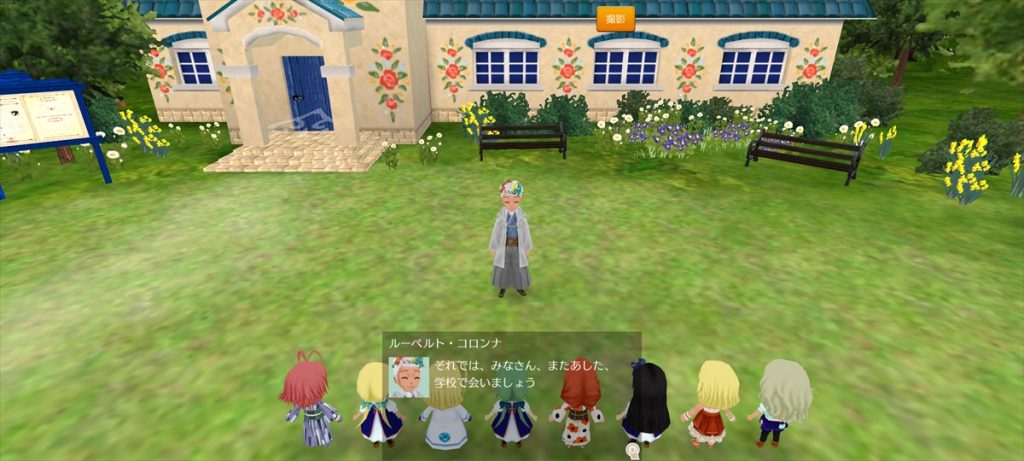Tap the orange 撮影 photo button
This screenshot has height=461, width=1024.
pos(615,19)
